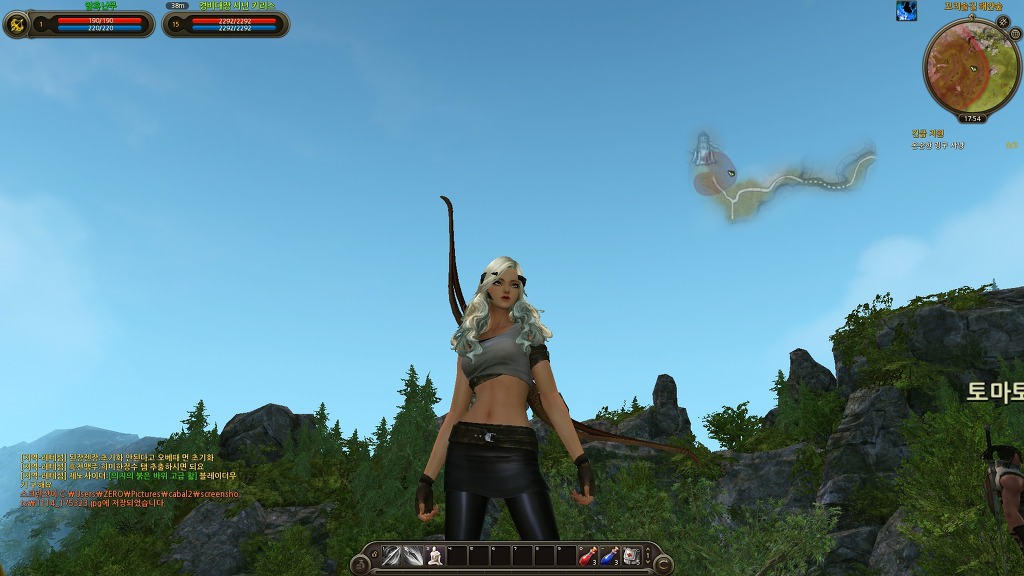Click the player's golden archer class portrait
The height and width of the screenshot is (576, 1024).
click(x=16, y=24)
